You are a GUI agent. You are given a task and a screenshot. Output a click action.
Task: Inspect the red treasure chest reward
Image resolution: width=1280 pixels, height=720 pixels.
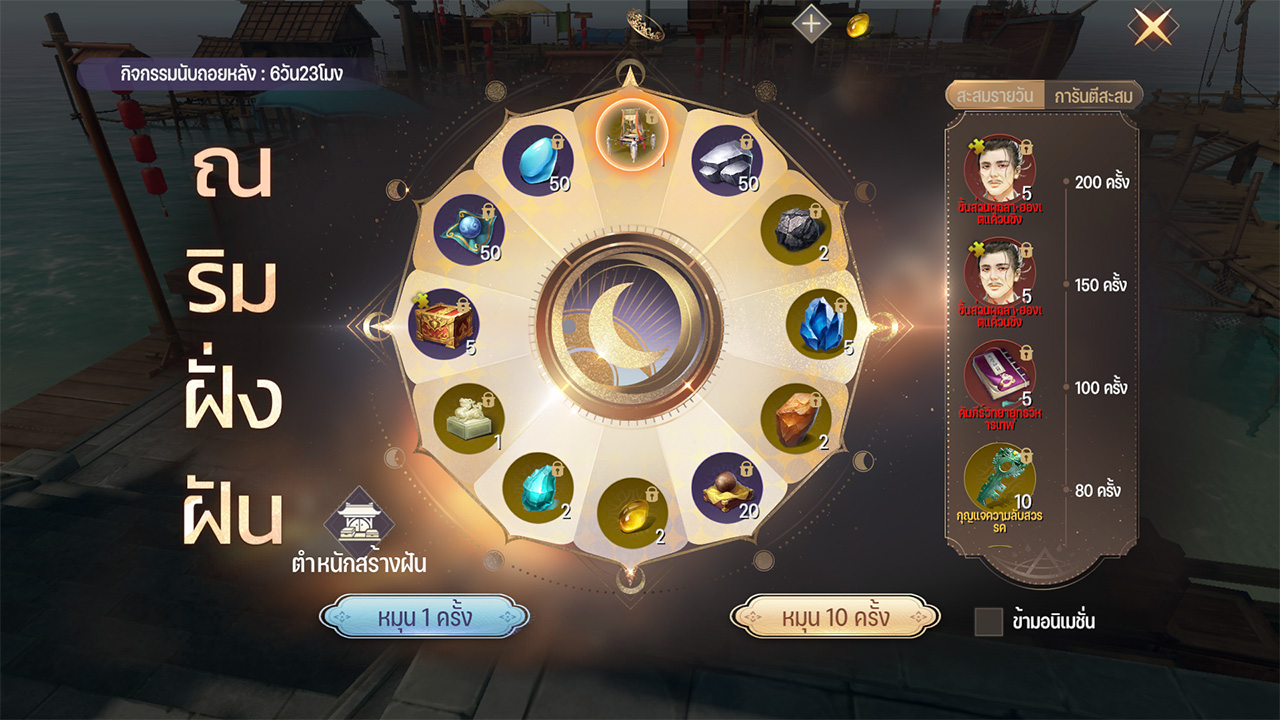tap(443, 324)
